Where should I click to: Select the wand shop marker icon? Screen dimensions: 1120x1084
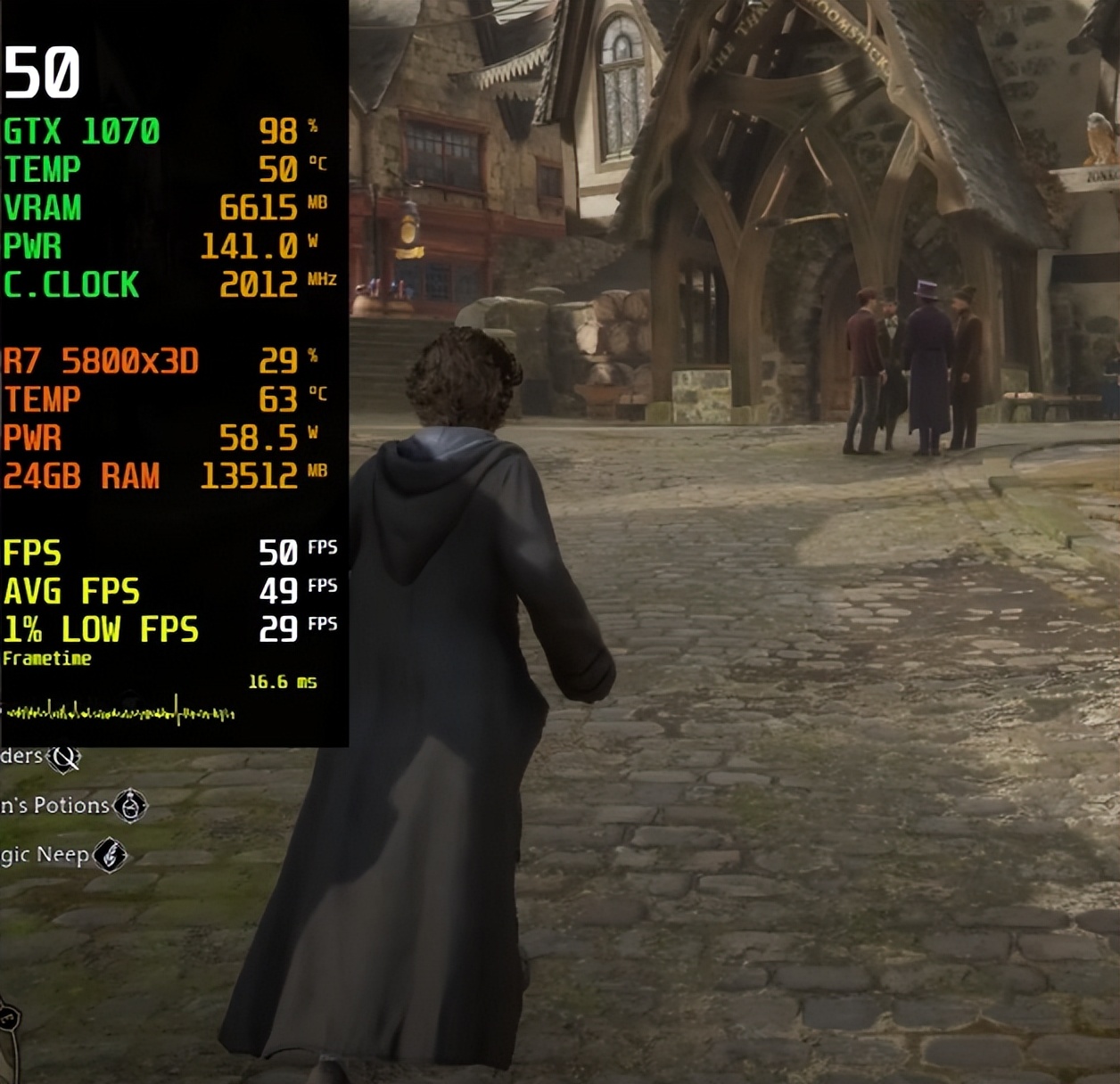click(64, 758)
